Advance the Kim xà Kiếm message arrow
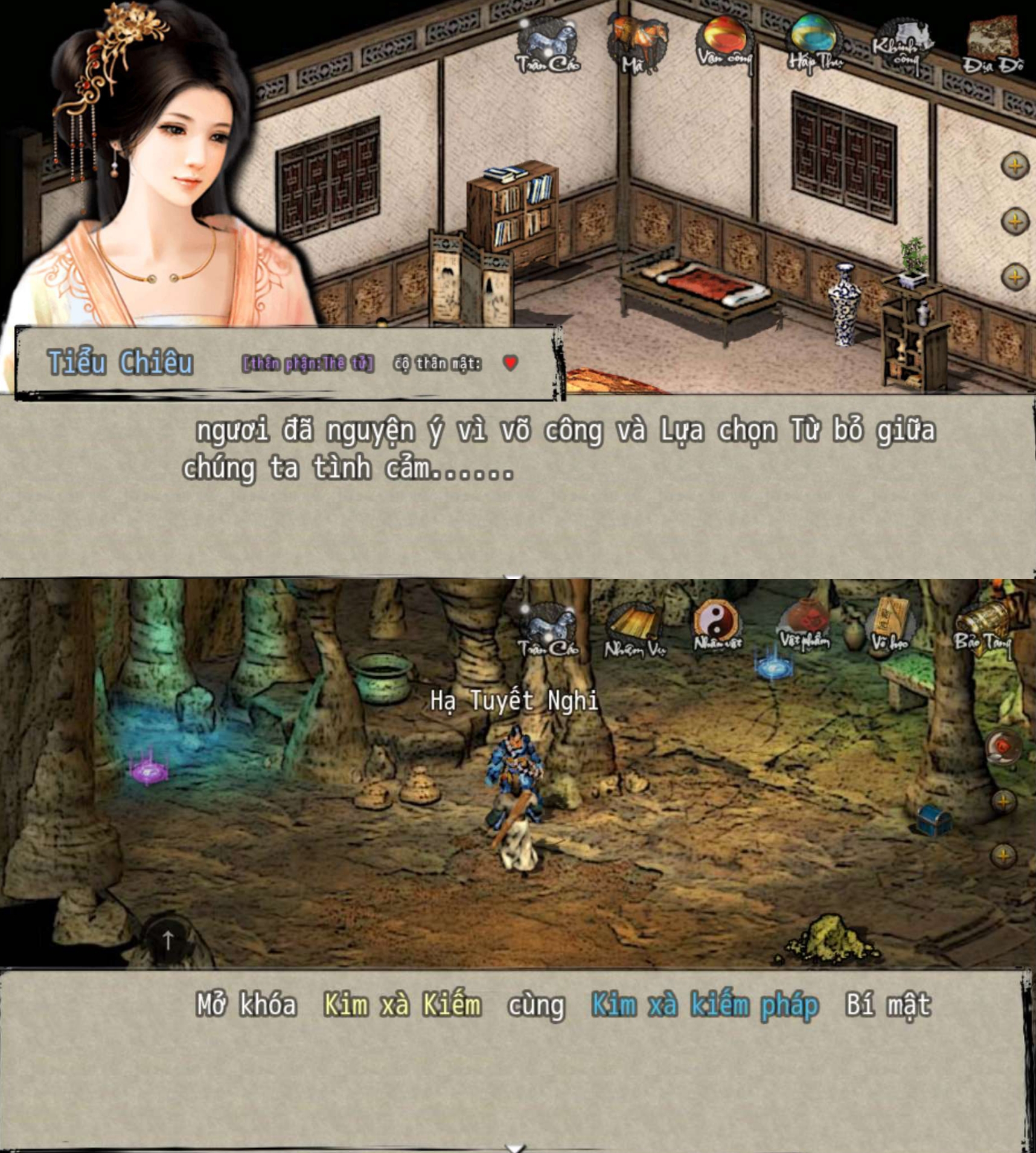 point(515,1147)
